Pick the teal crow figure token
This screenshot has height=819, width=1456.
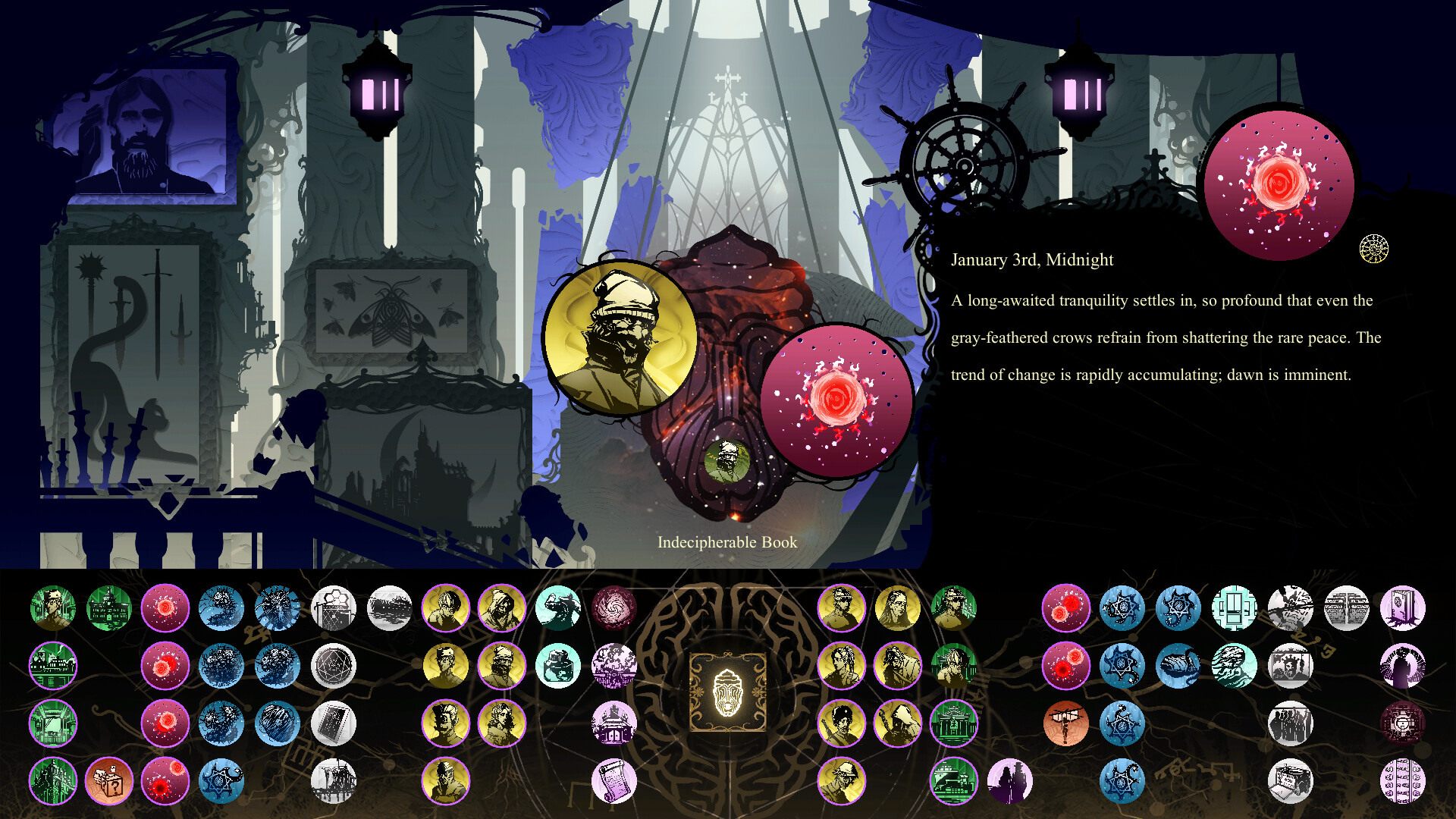558,608
